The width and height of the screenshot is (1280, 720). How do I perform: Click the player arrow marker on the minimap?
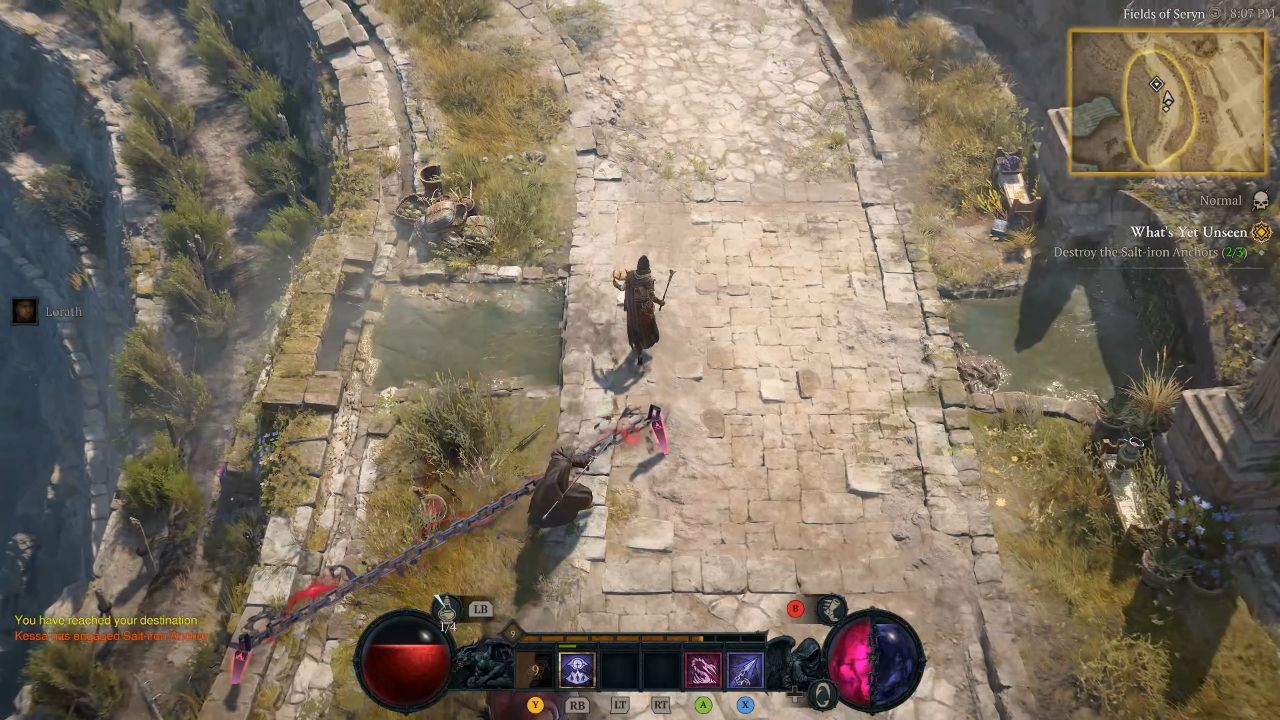[1168, 99]
